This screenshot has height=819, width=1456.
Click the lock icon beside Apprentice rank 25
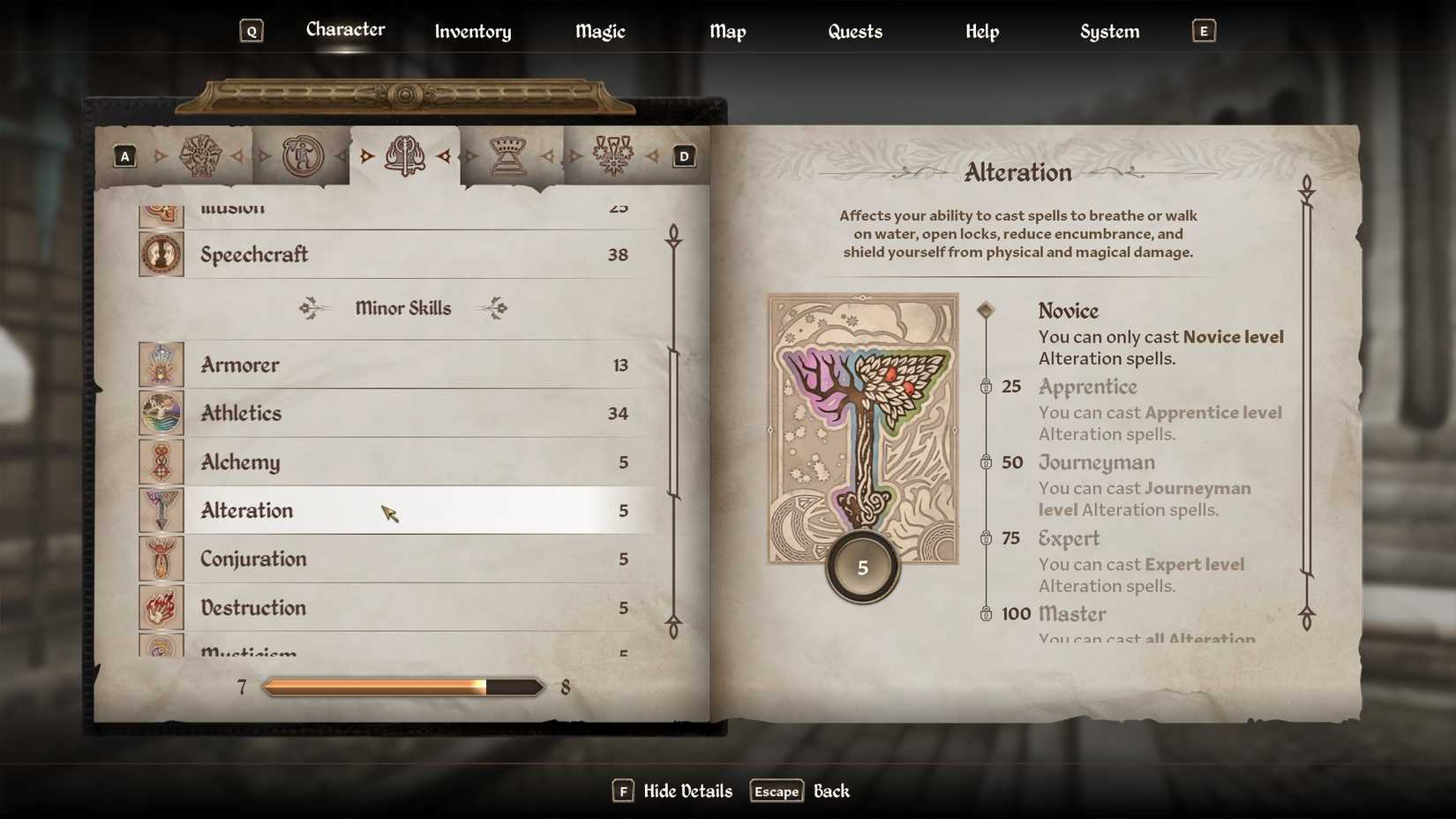(986, 387)
